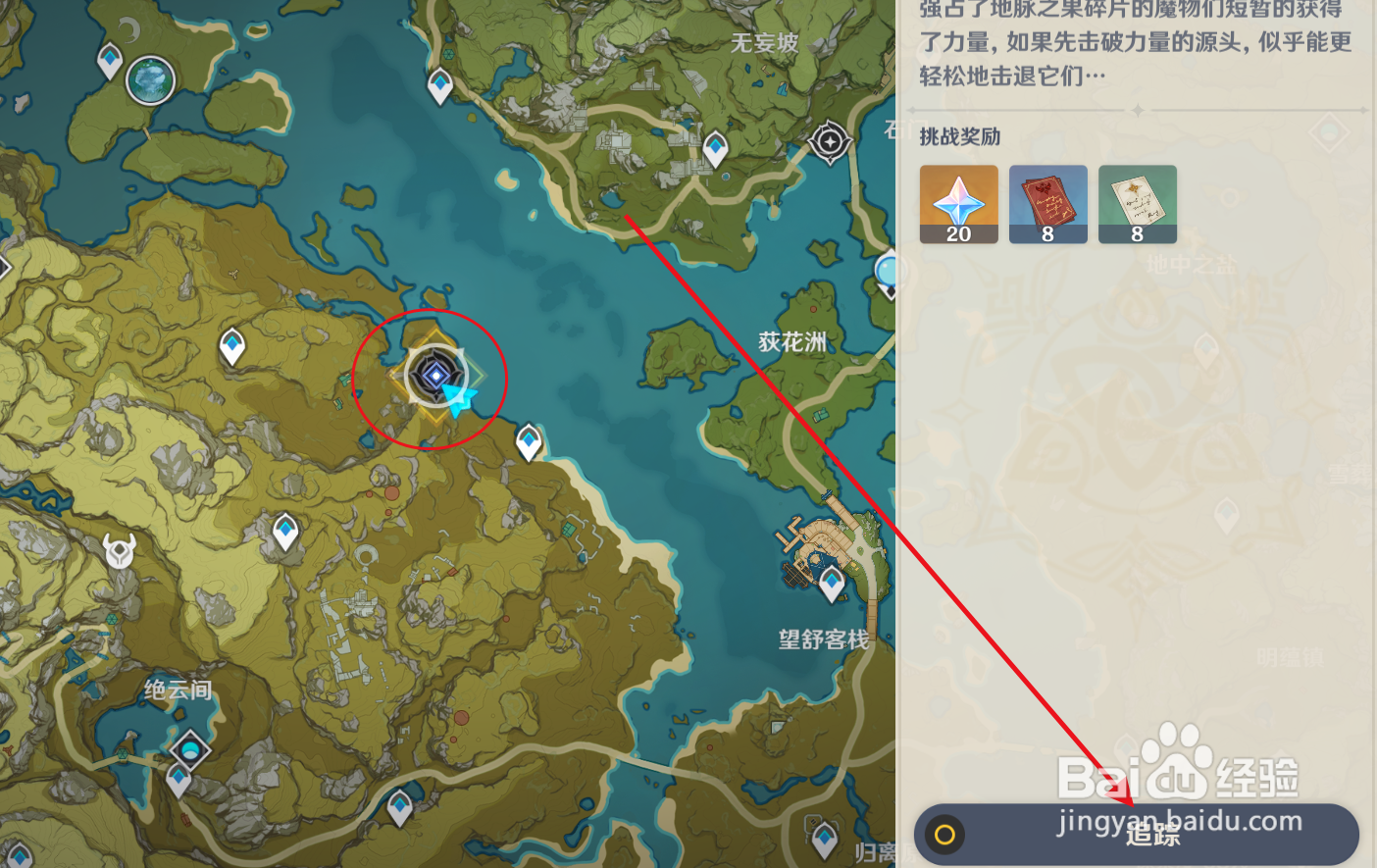Open the Statue of the Seven marker near 石门

pos(829,143)
